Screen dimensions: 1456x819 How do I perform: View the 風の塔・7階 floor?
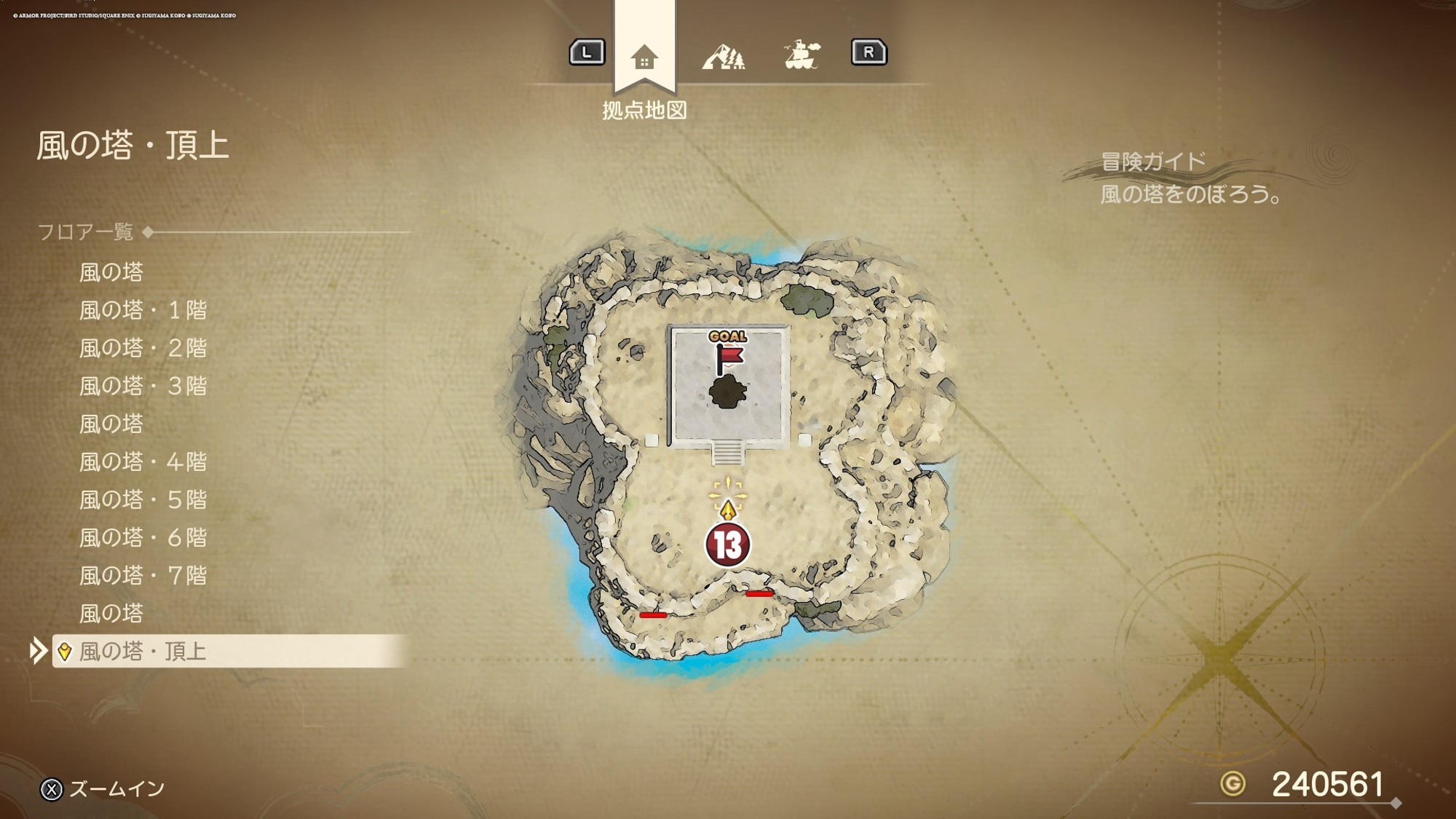point(143,576)
